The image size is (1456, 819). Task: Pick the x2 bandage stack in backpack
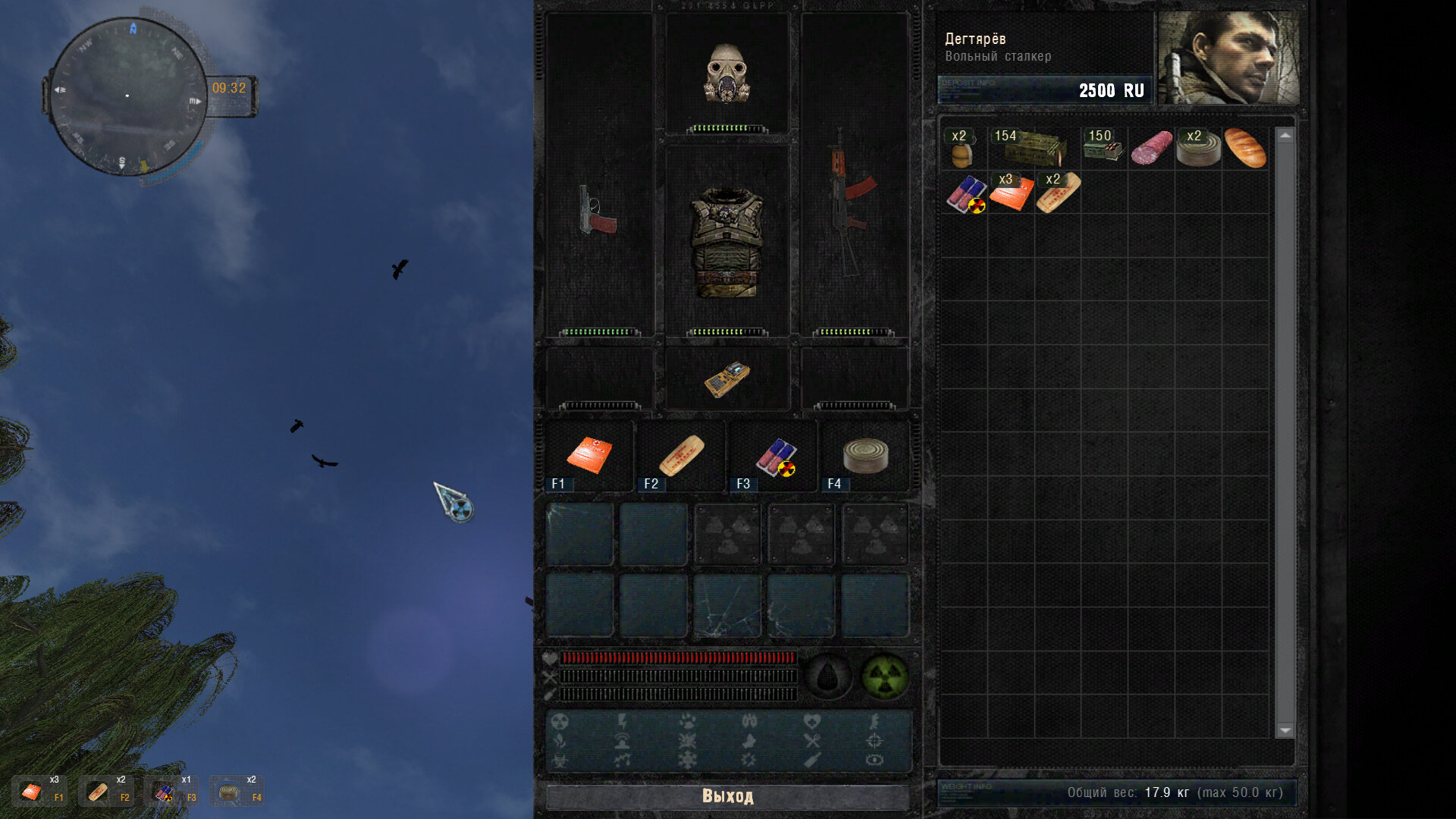(1058, 193)
